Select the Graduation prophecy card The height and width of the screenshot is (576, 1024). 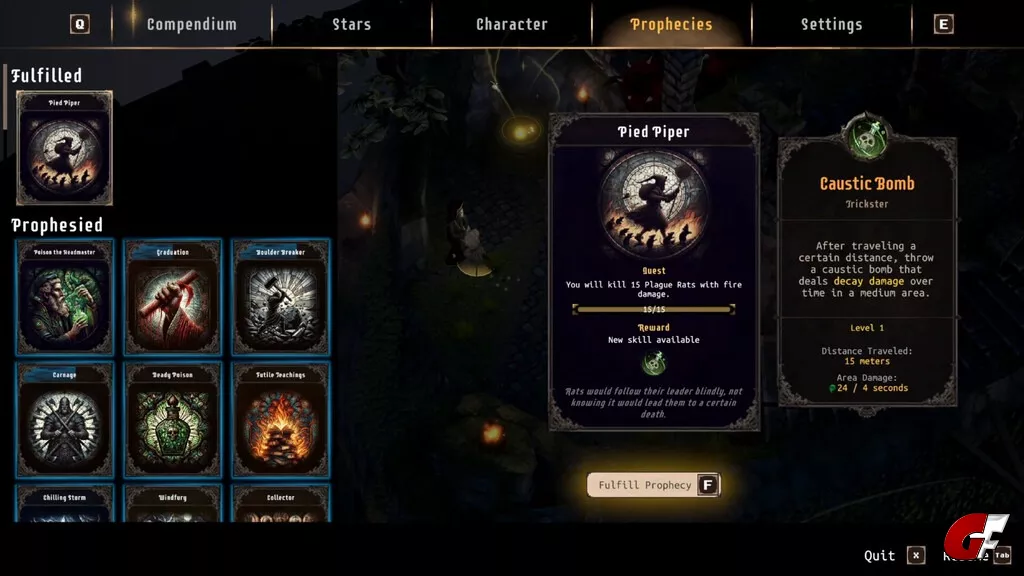pos(173,297)
